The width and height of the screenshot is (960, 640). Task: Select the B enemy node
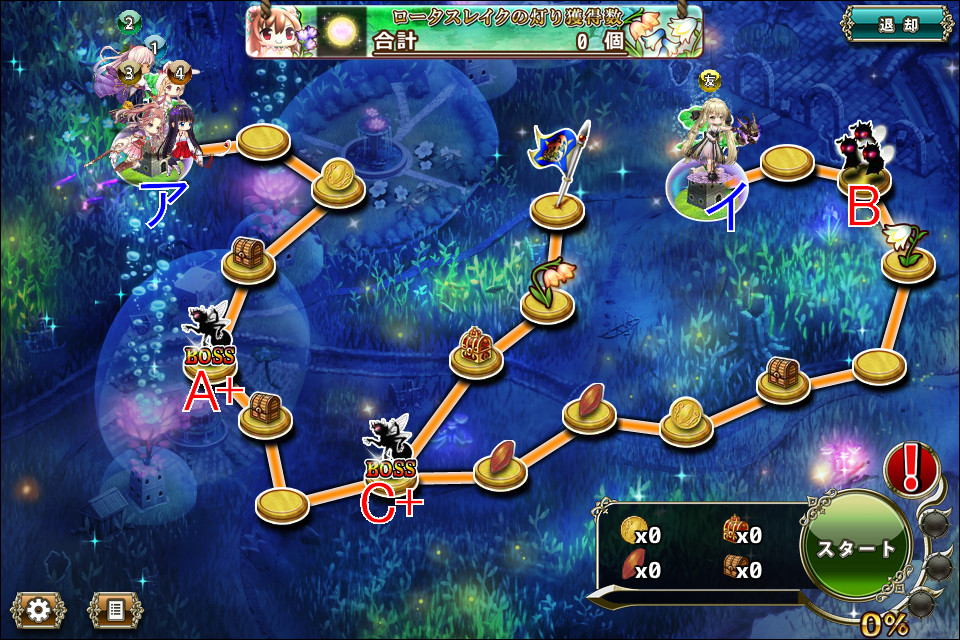[863, 162]
